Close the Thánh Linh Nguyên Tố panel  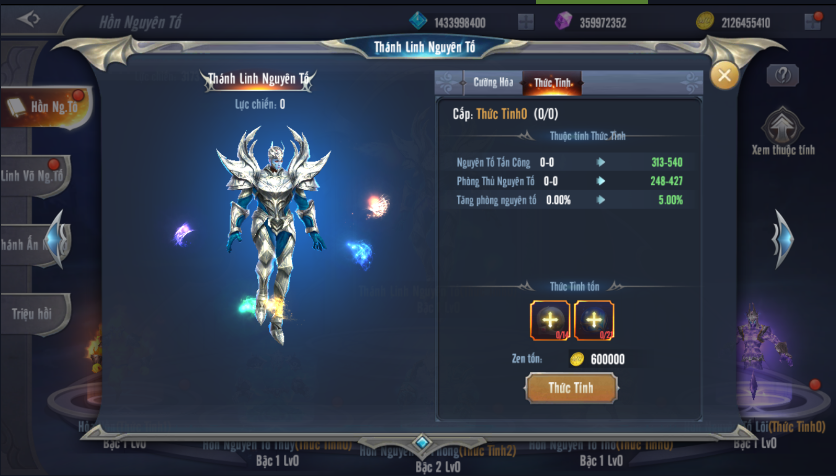pyautogui.click(x=723, y=76)
